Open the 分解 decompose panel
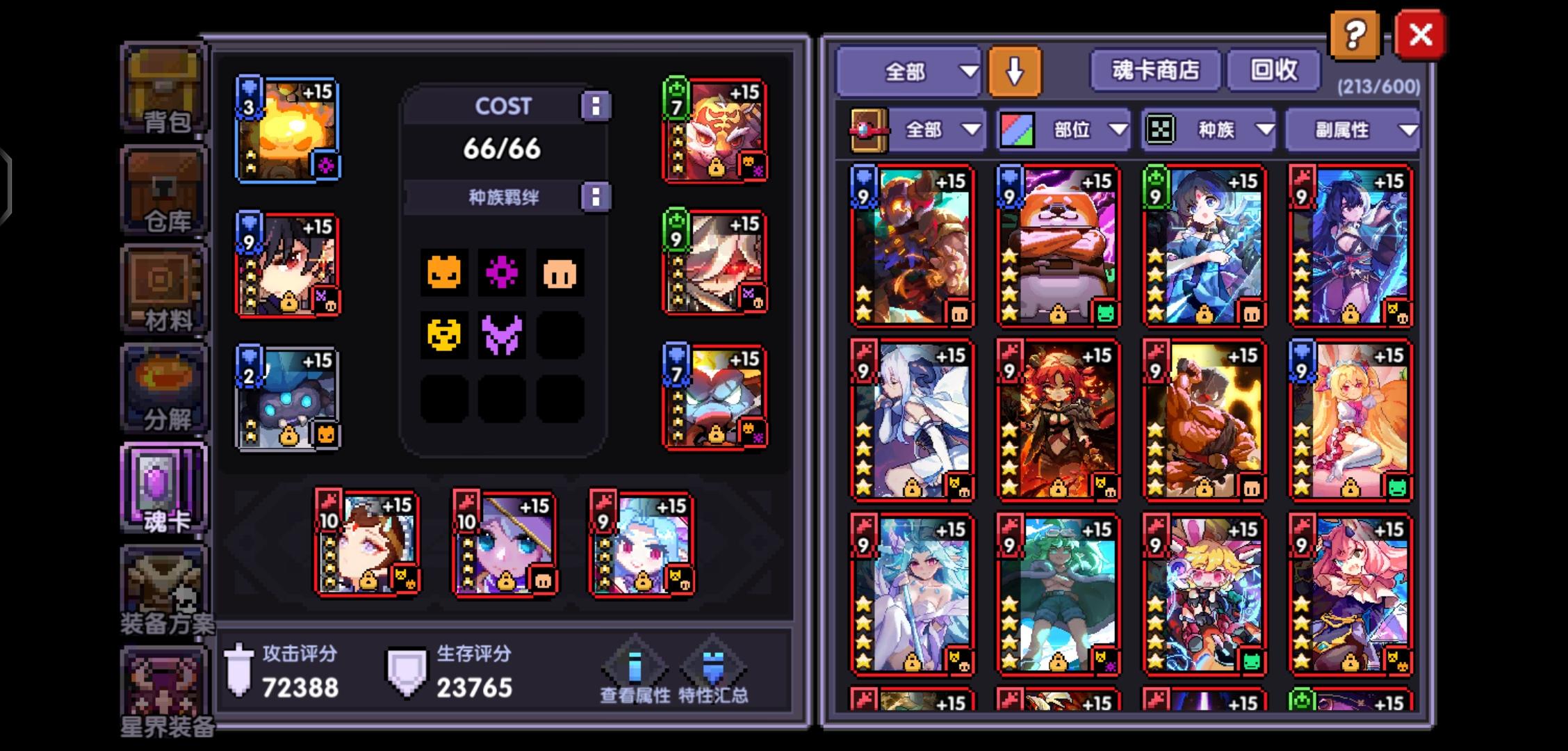The width and height of the screenshot is (1568, 751). tap(163, 389)
